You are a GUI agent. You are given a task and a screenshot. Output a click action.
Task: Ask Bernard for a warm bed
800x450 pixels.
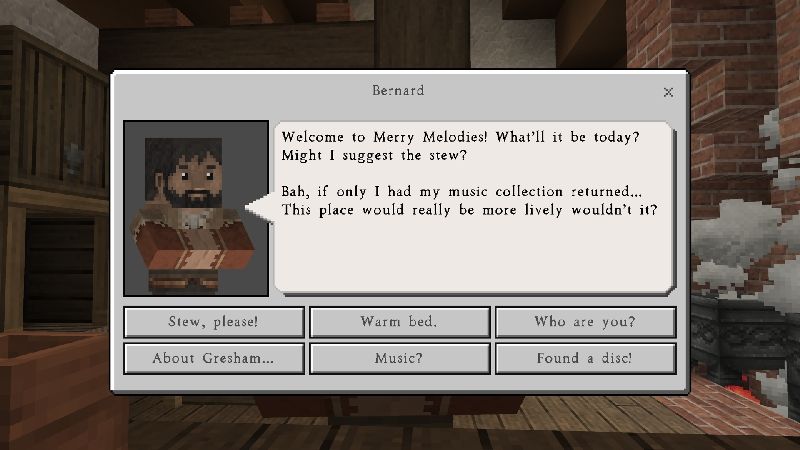[x=399, y=322]
